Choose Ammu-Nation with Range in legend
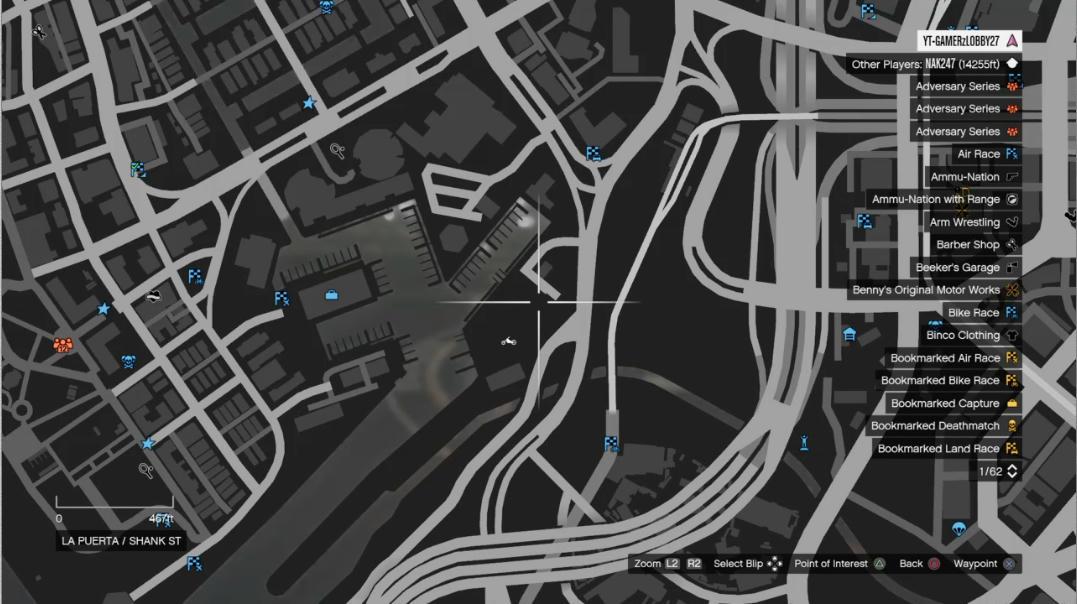The image size is (1077, 604). coord(935,200)
